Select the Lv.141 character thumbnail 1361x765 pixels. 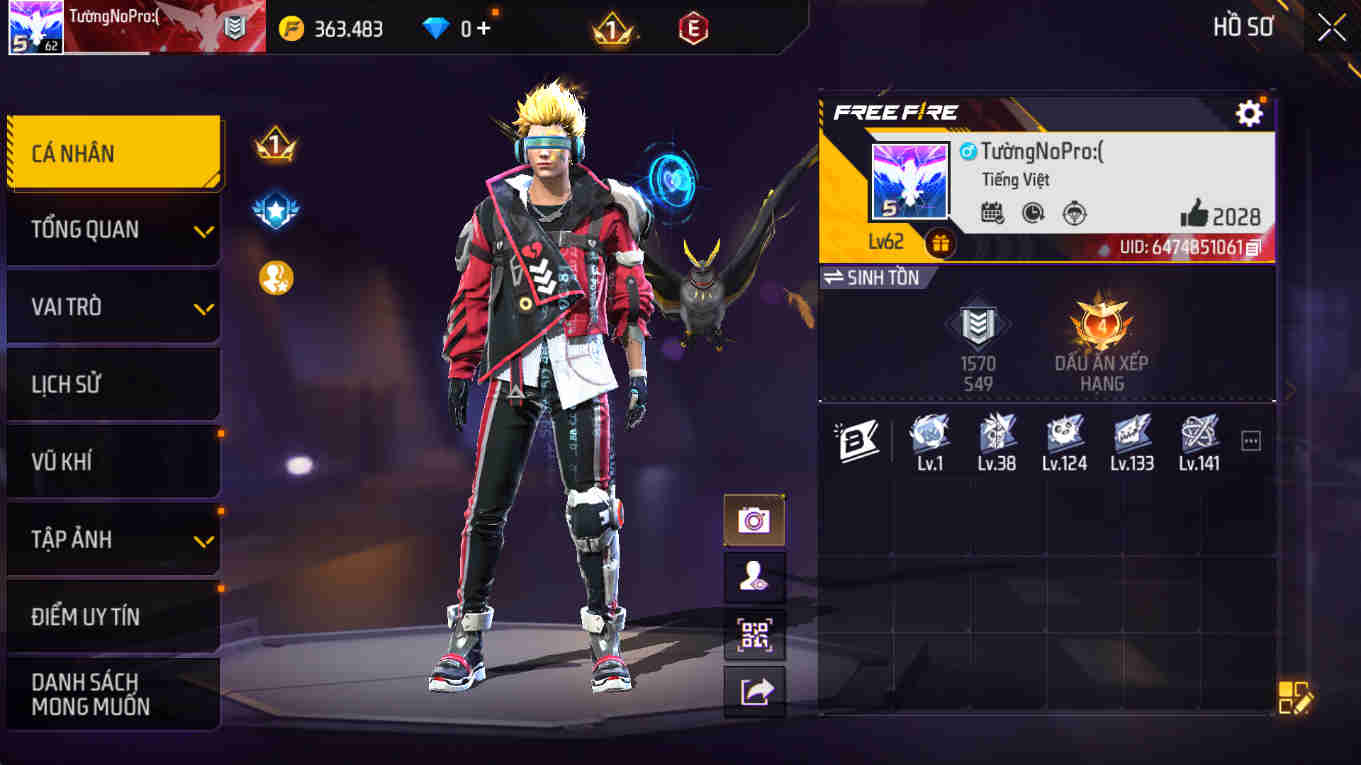pos(1199,438)
